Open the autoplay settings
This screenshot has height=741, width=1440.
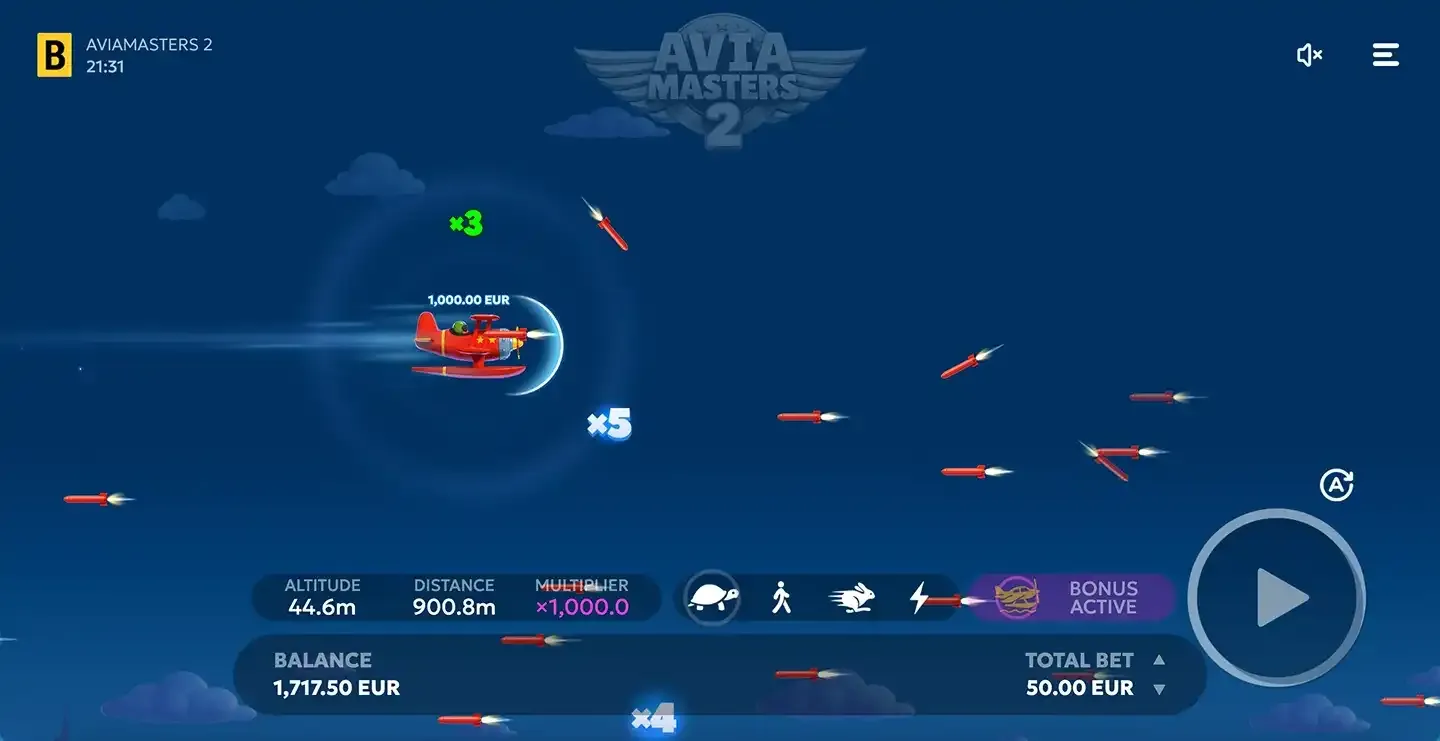click(1337, 485)
